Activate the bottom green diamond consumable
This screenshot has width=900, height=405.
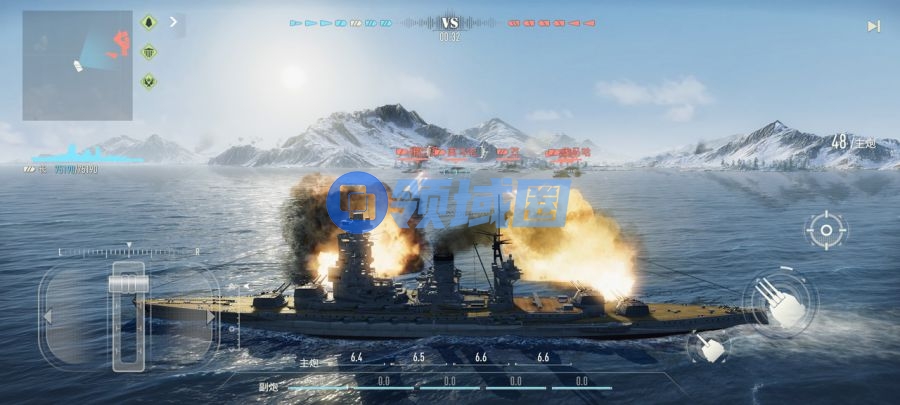coord(149,81)
